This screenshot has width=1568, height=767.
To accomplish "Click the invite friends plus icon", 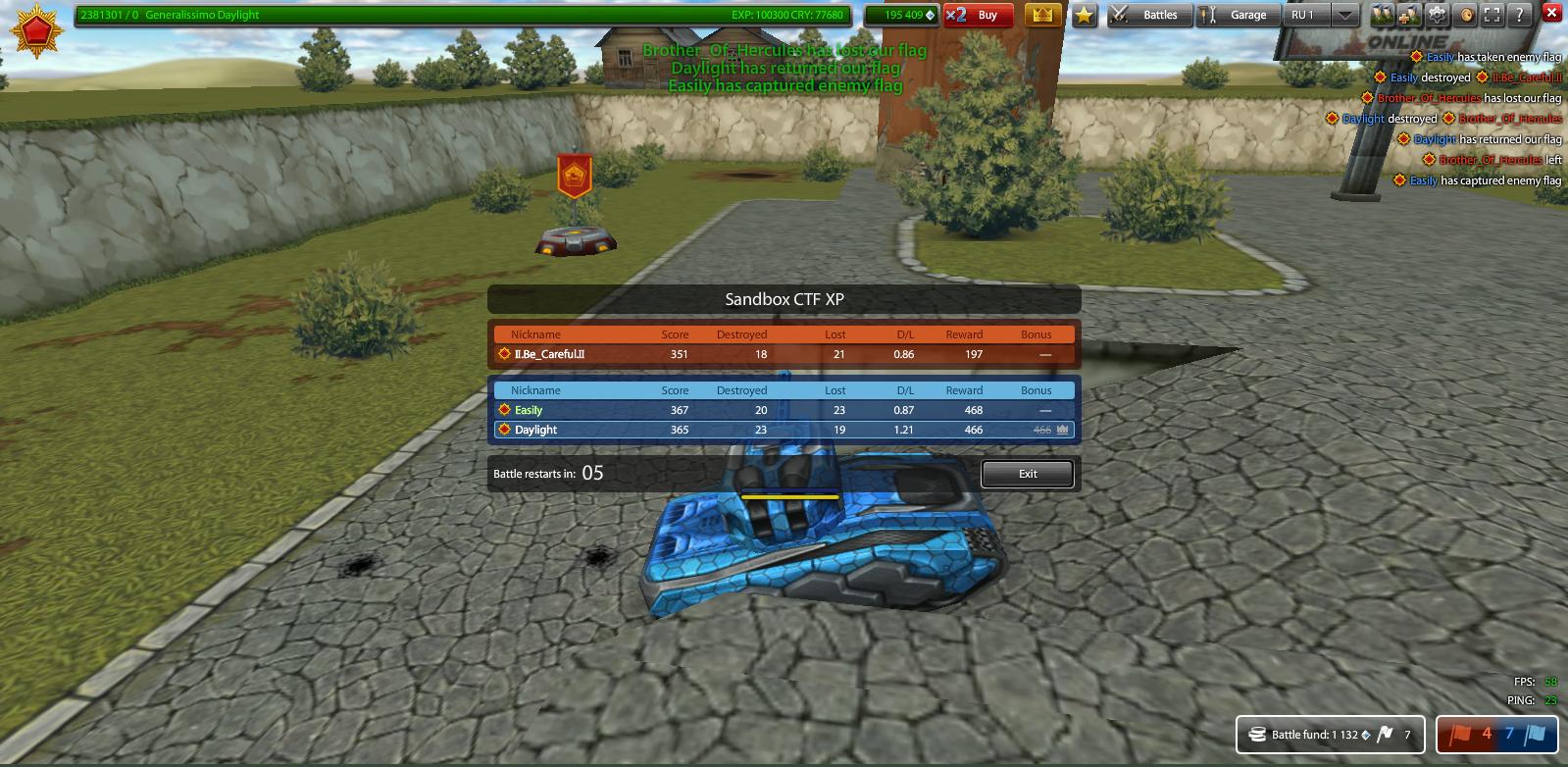I will pyautogui.click(x=1409, y=15).
